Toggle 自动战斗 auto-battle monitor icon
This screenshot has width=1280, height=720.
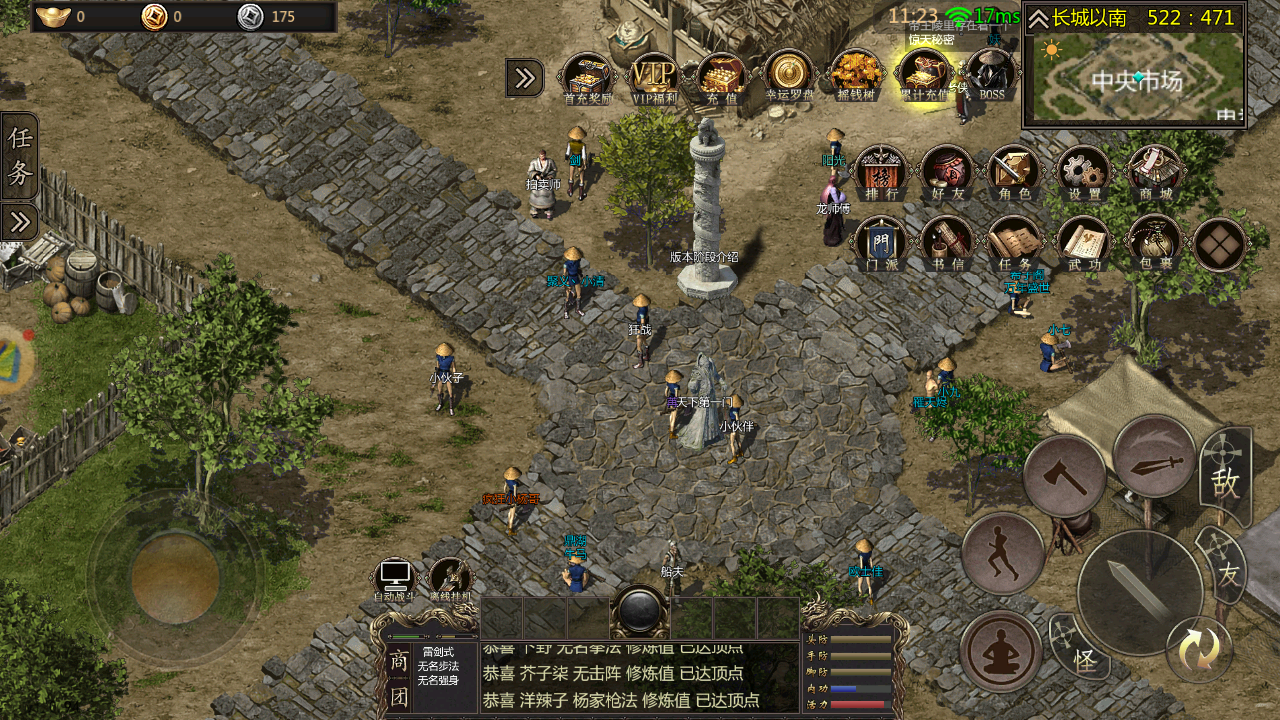pyautogui.click(x=394, y=580)
